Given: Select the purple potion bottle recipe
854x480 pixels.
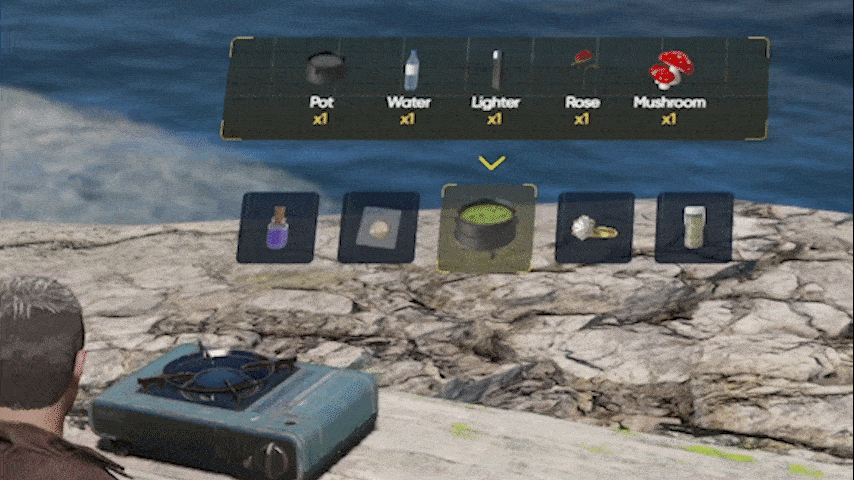Looking at the screenshot, I should [277, 227].
